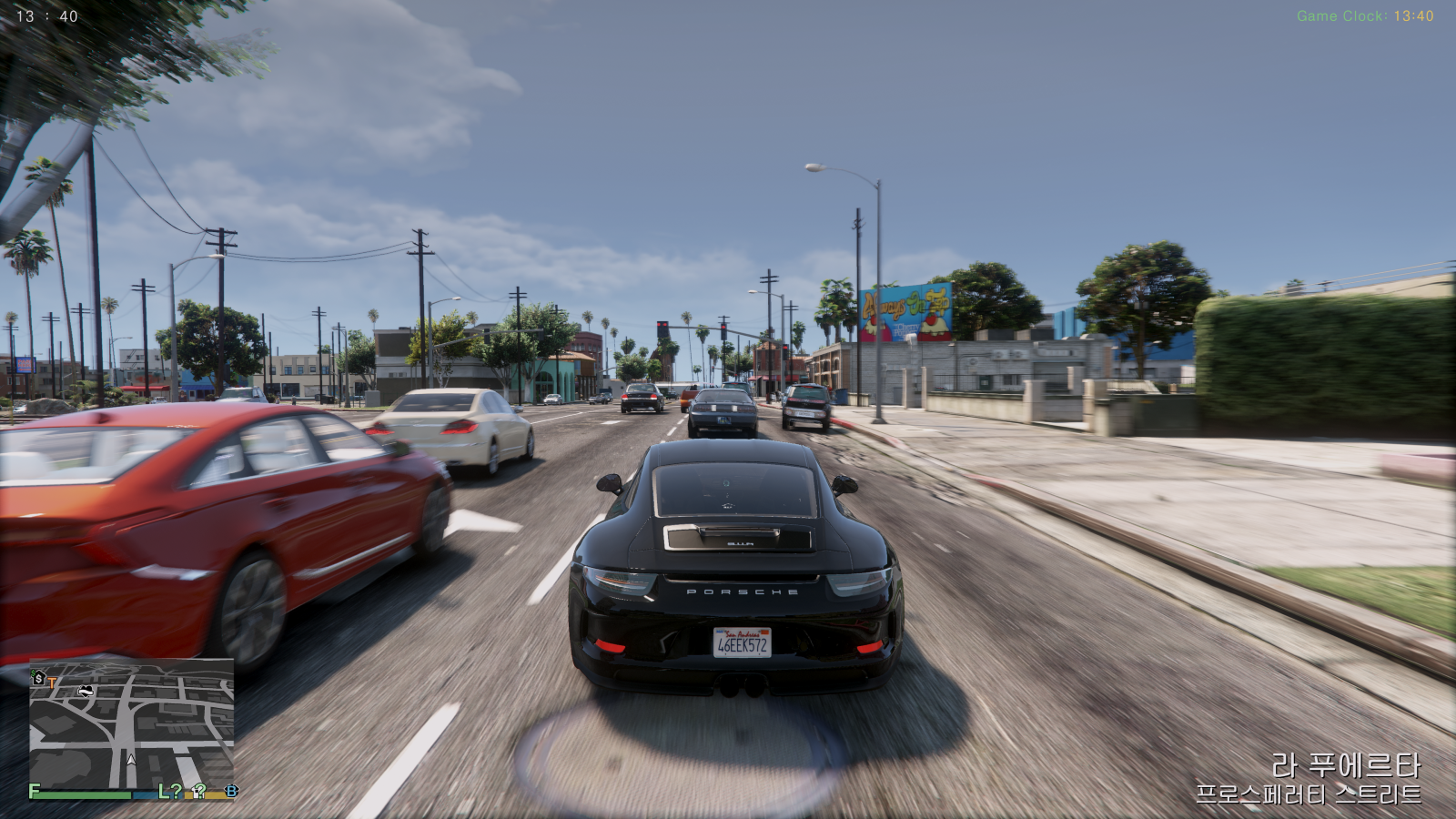Click the white mask icon on the yellow bar
Screen dimensions: 1456x819
pos(195,794)
